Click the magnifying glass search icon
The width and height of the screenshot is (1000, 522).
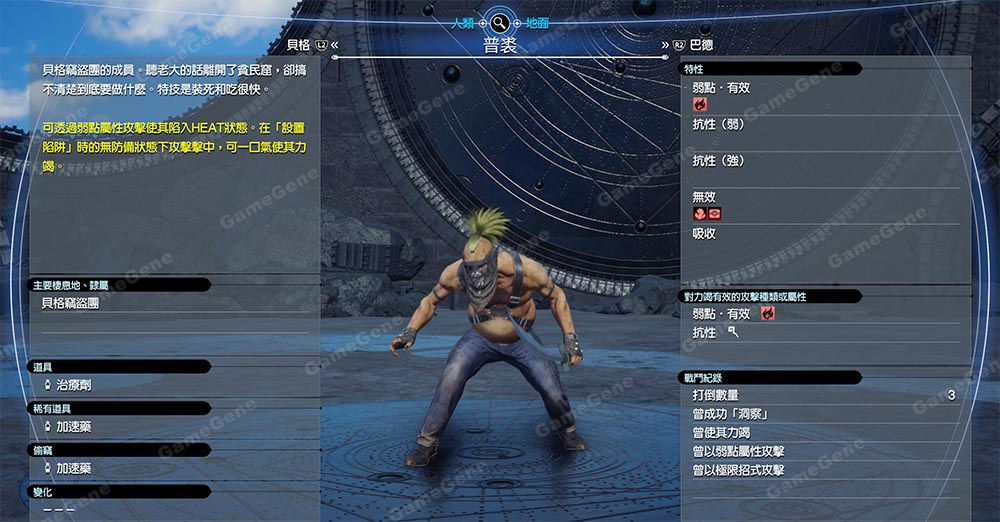tap(500, 22)
